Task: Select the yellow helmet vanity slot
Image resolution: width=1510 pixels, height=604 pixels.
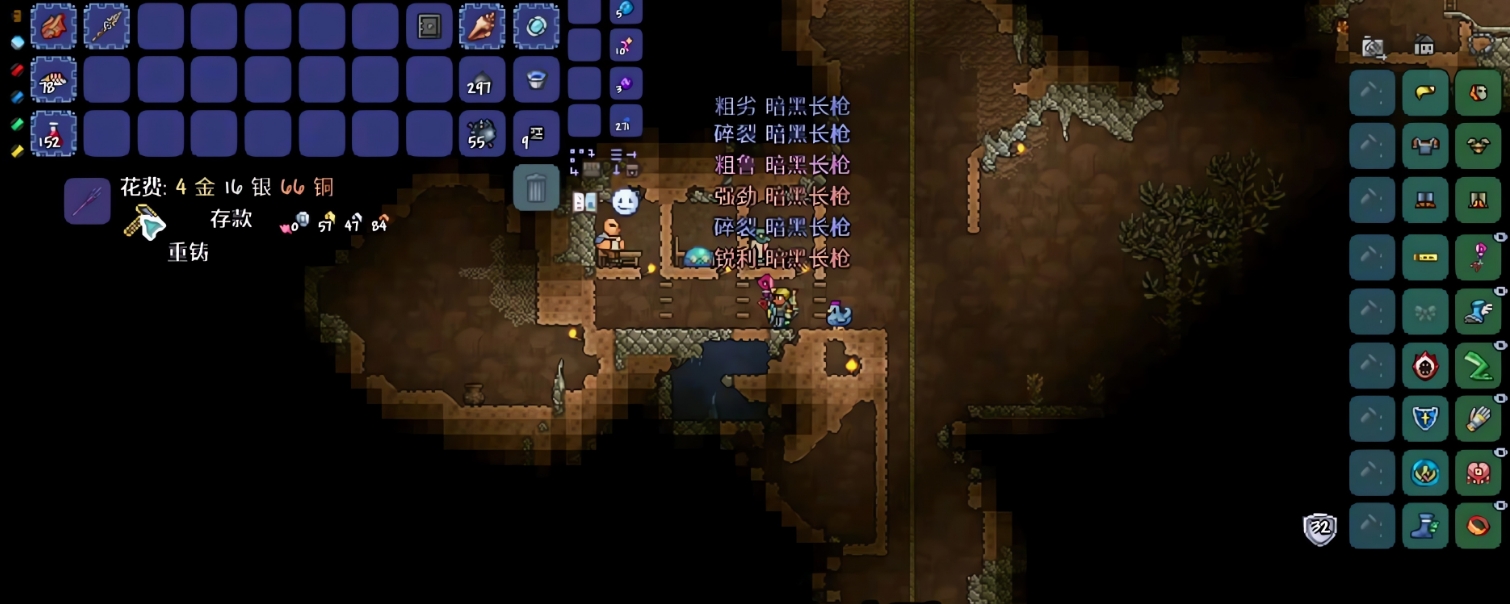Action: (1425, 93)
